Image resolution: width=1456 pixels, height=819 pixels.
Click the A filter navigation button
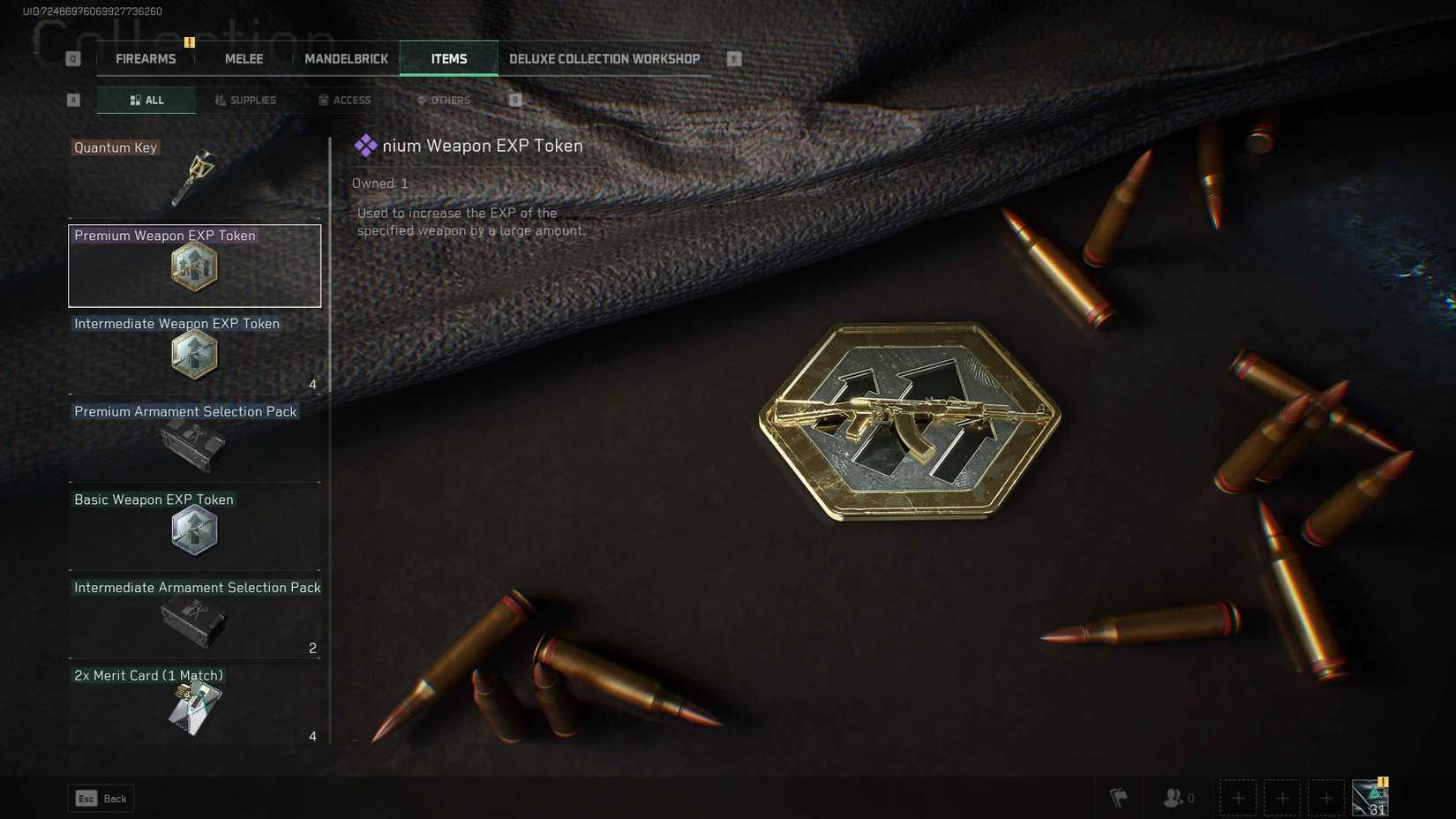[73, 100]
